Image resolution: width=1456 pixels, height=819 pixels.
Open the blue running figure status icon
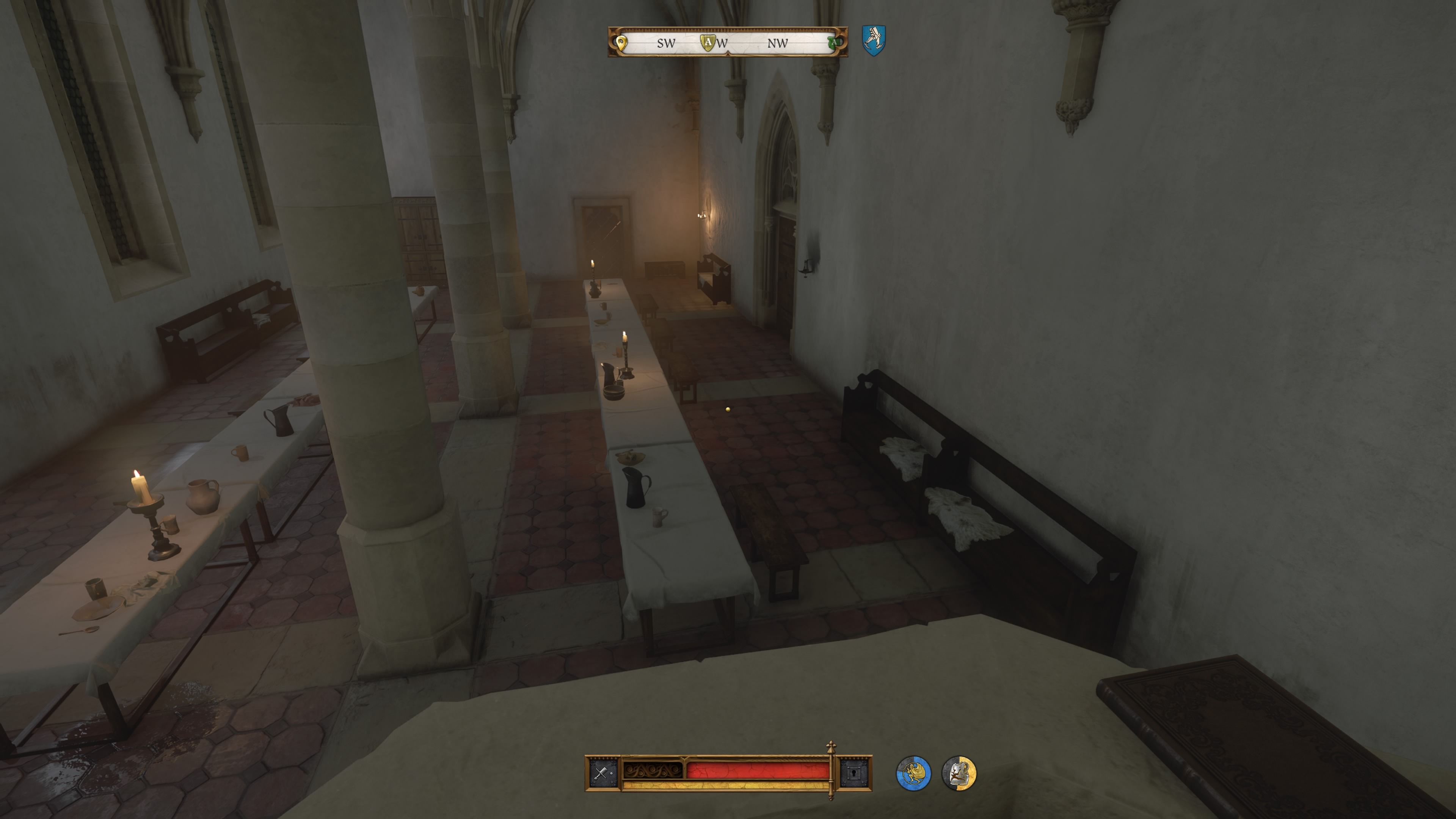[913, 773]
